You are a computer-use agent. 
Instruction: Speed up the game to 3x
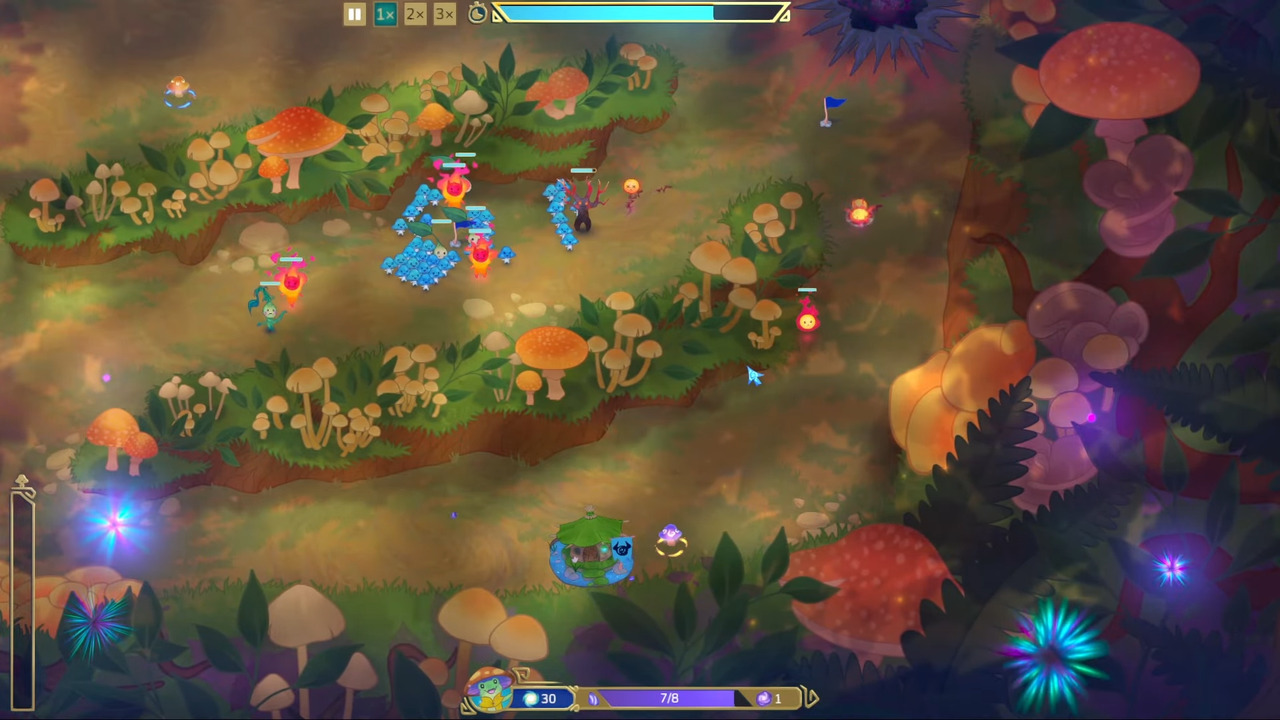point(445,14)
